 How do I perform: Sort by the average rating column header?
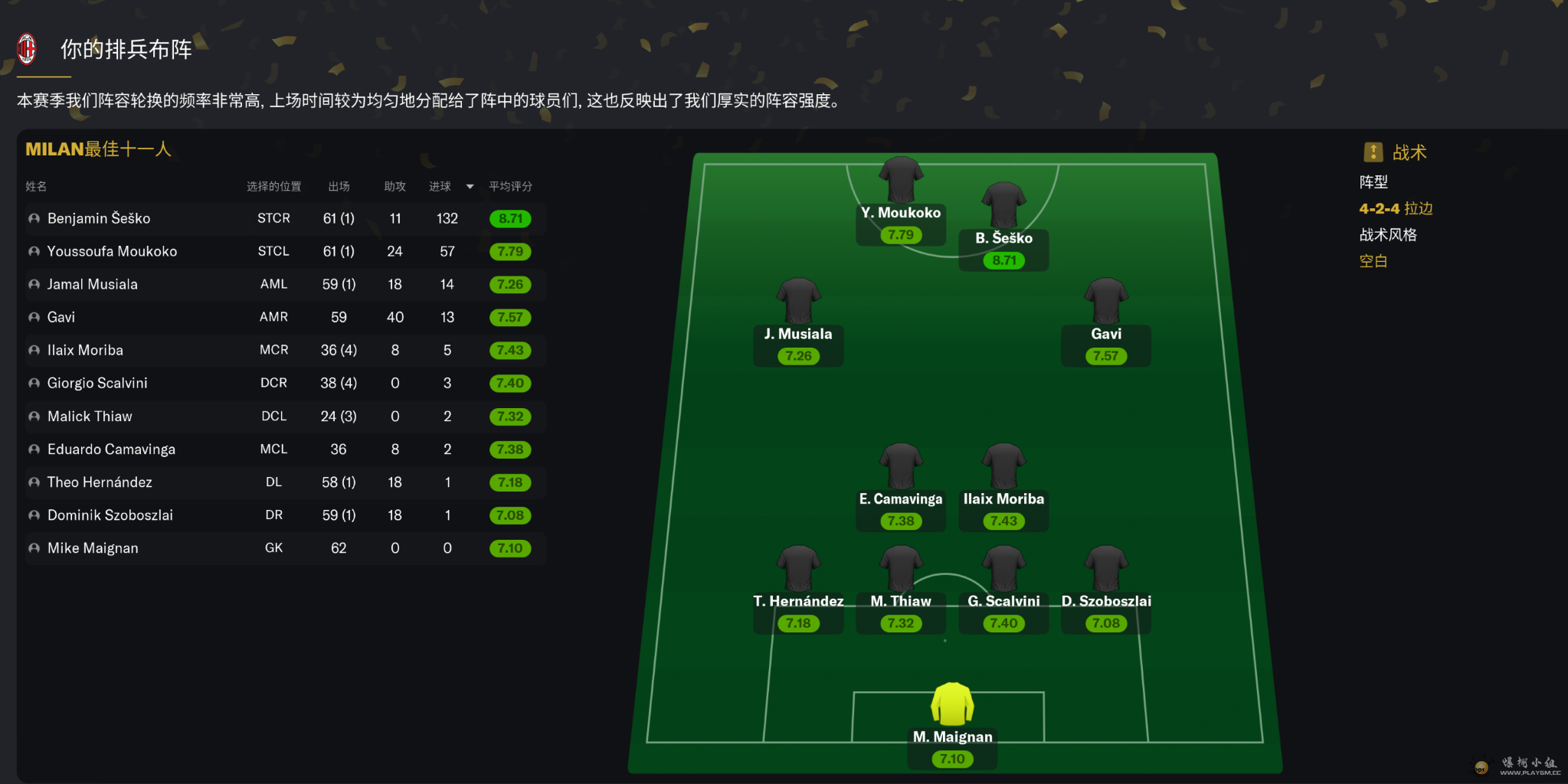(510, 186)
